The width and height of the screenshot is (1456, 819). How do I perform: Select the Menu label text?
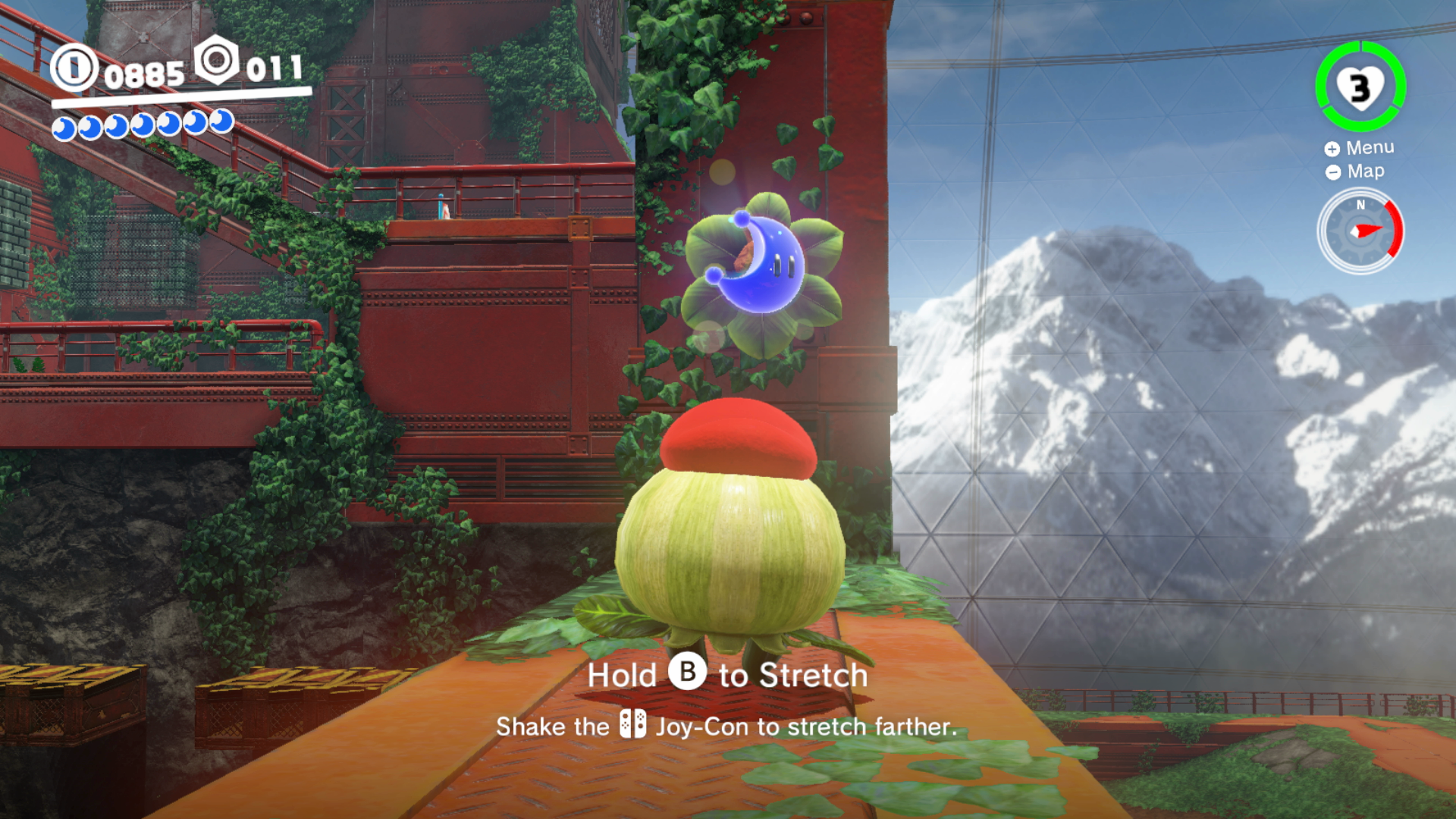pos(1370,147)
